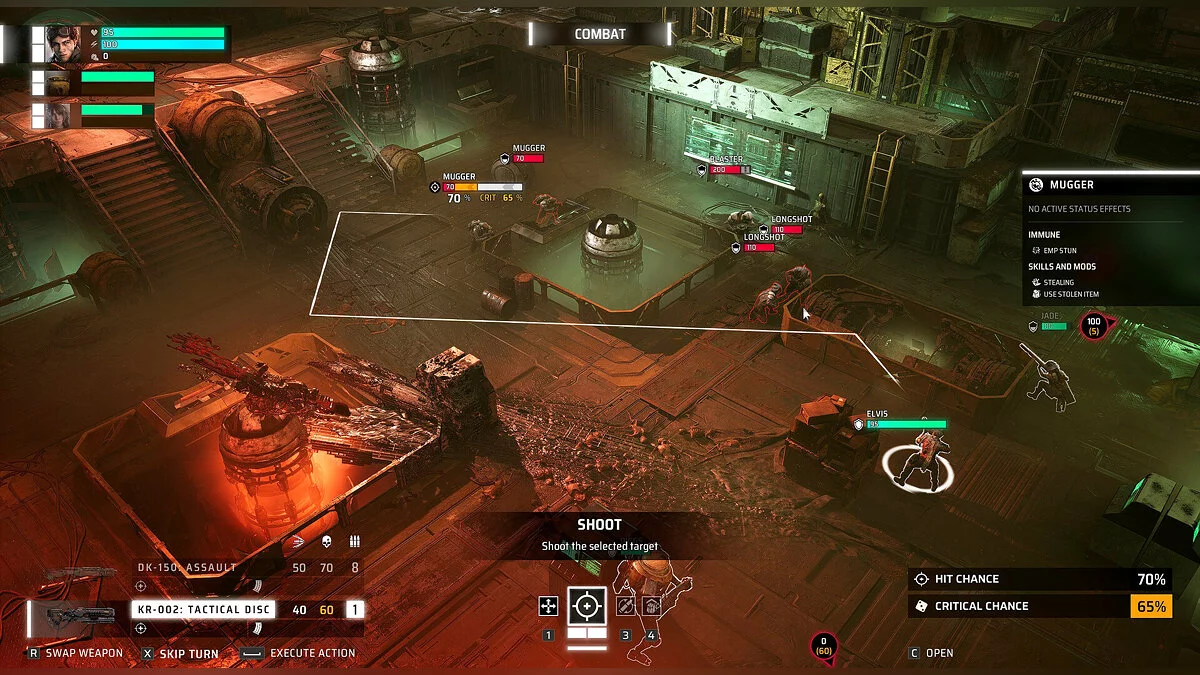The image size is (1200, 675).
Task: Execute the selected action
Action: 300,653
